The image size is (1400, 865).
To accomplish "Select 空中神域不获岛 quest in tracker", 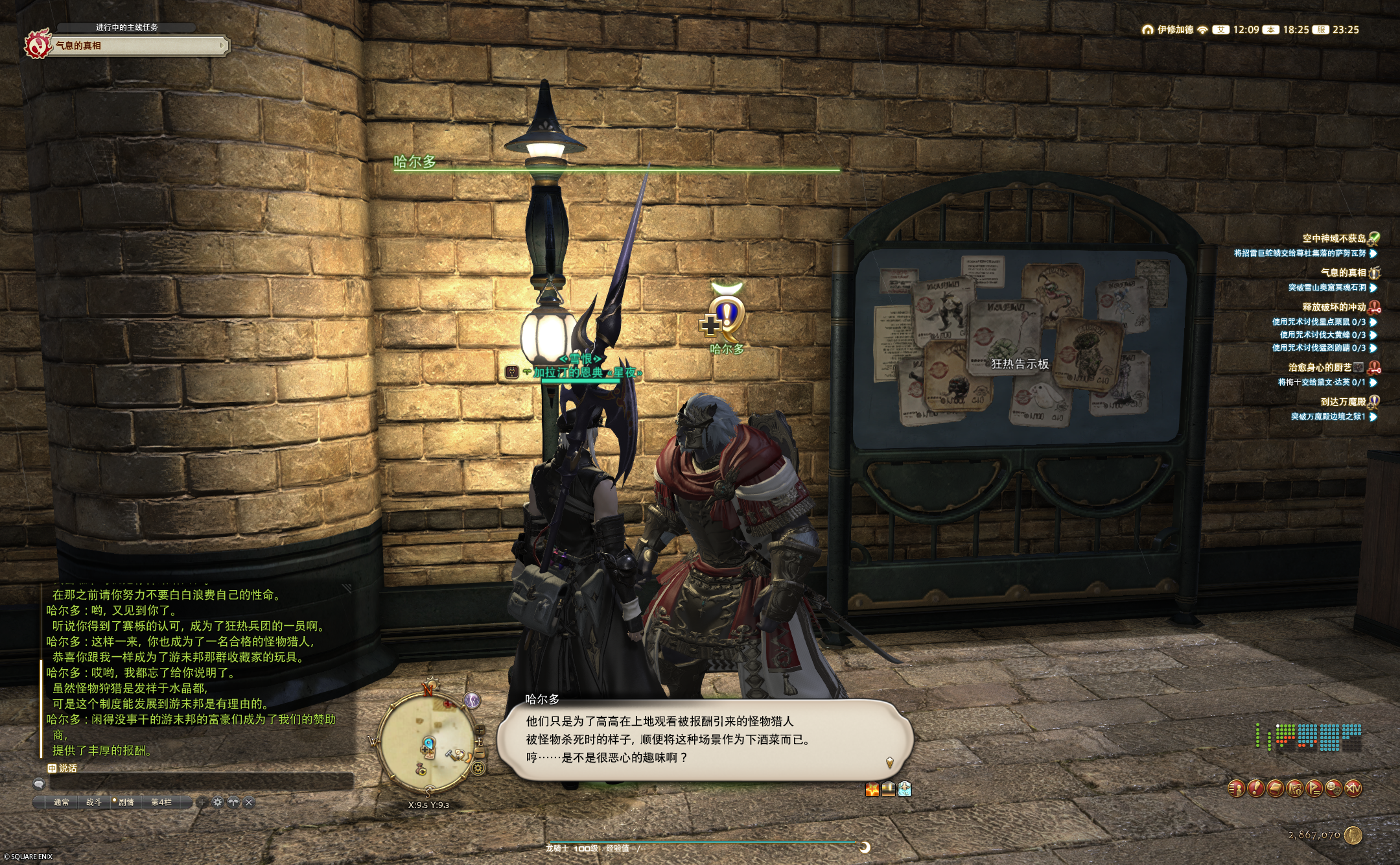I will (x=1334, y=238).
